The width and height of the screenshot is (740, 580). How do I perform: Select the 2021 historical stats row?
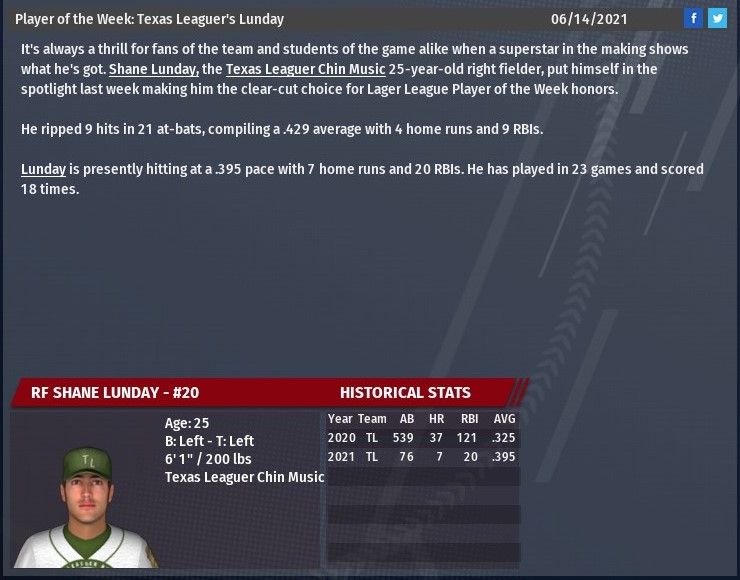tap(422, 457)
